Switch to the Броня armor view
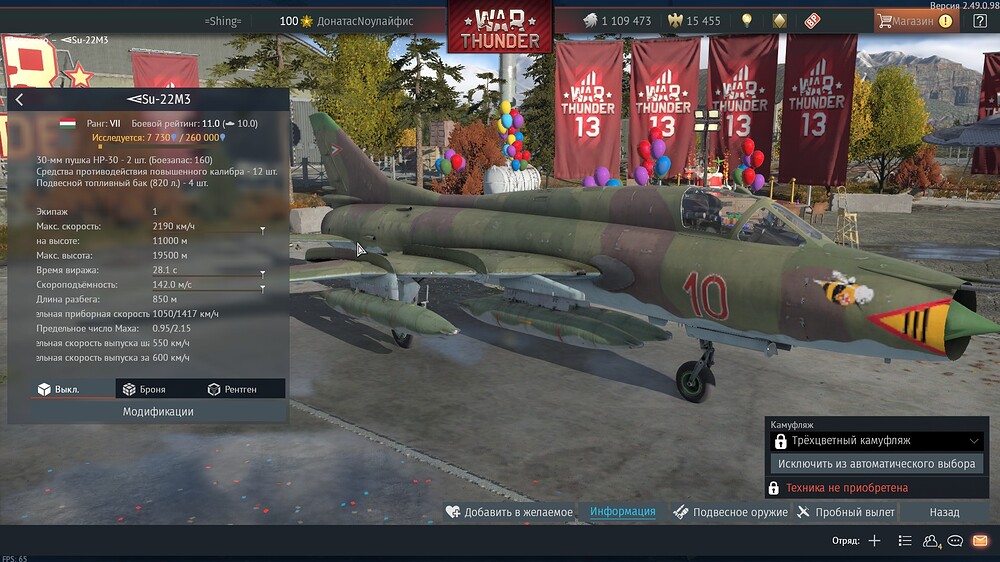This screenshot has height=562, width=1000. [x=144, y=389]
